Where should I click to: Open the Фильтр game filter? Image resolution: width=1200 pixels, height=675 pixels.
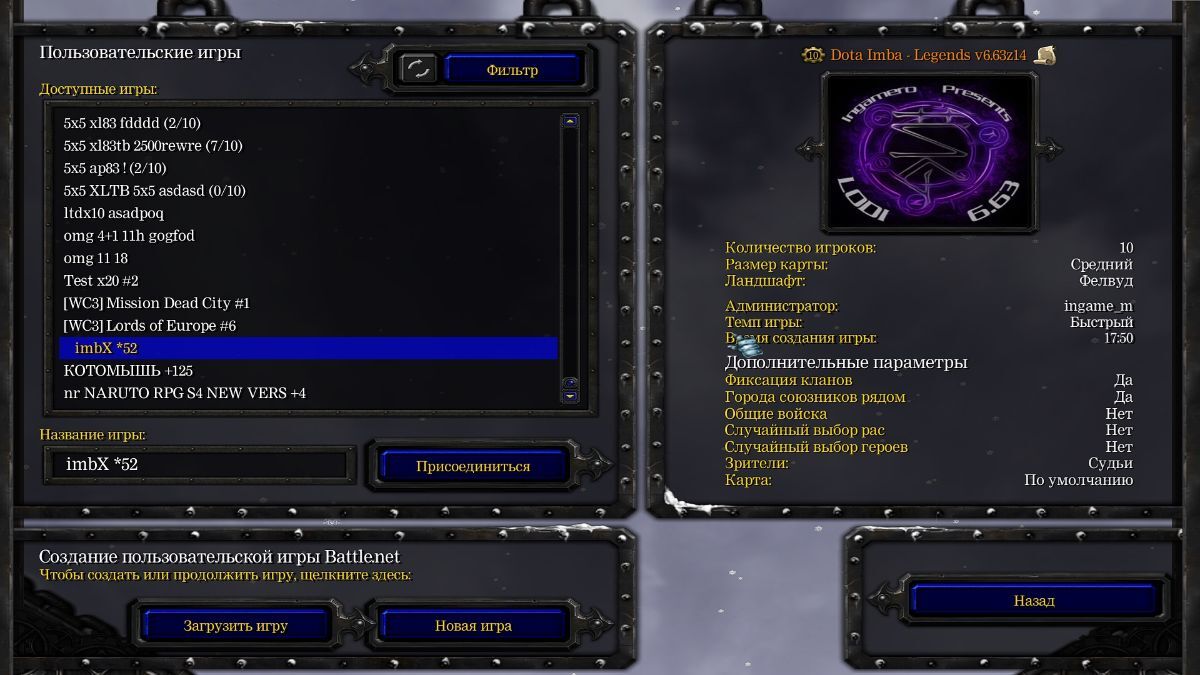(x=512, y=70)
